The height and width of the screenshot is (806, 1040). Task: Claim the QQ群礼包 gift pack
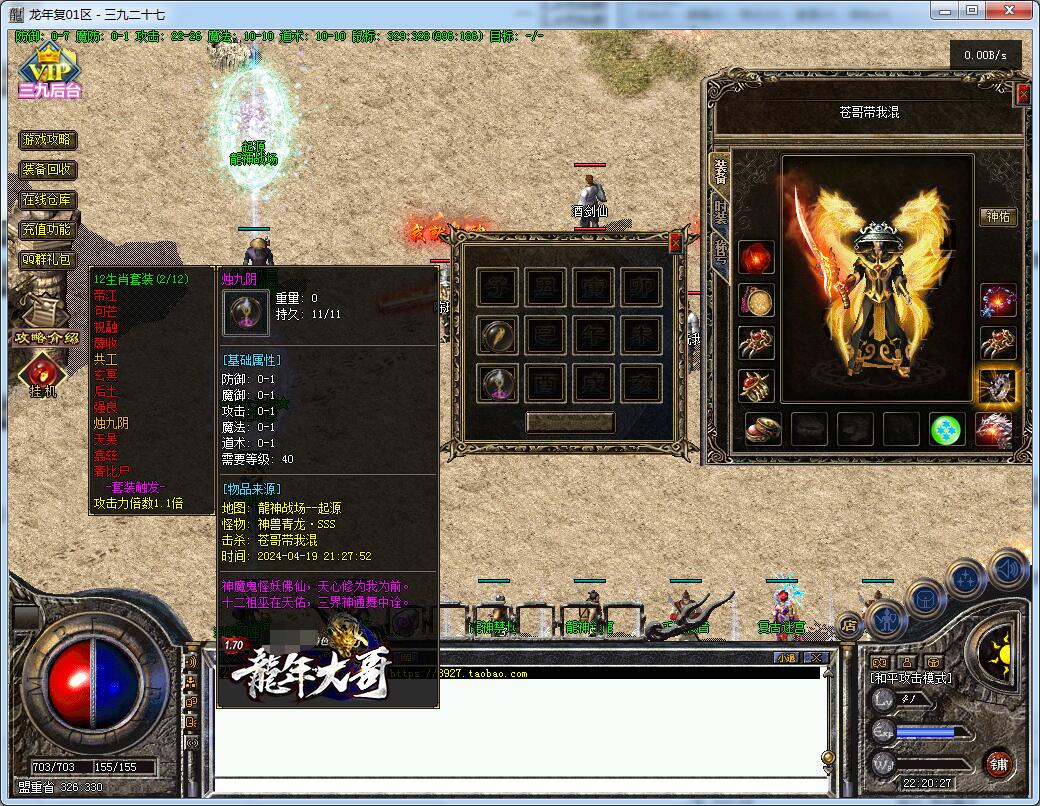(48, 259)
